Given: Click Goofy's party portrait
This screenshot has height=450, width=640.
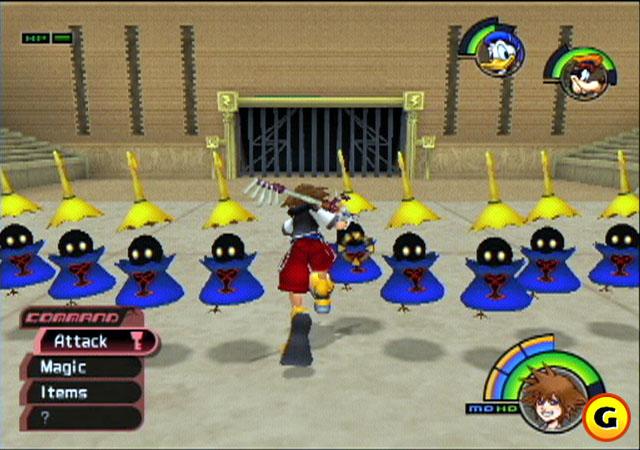Looking at the screenshot, I should 578,77.
